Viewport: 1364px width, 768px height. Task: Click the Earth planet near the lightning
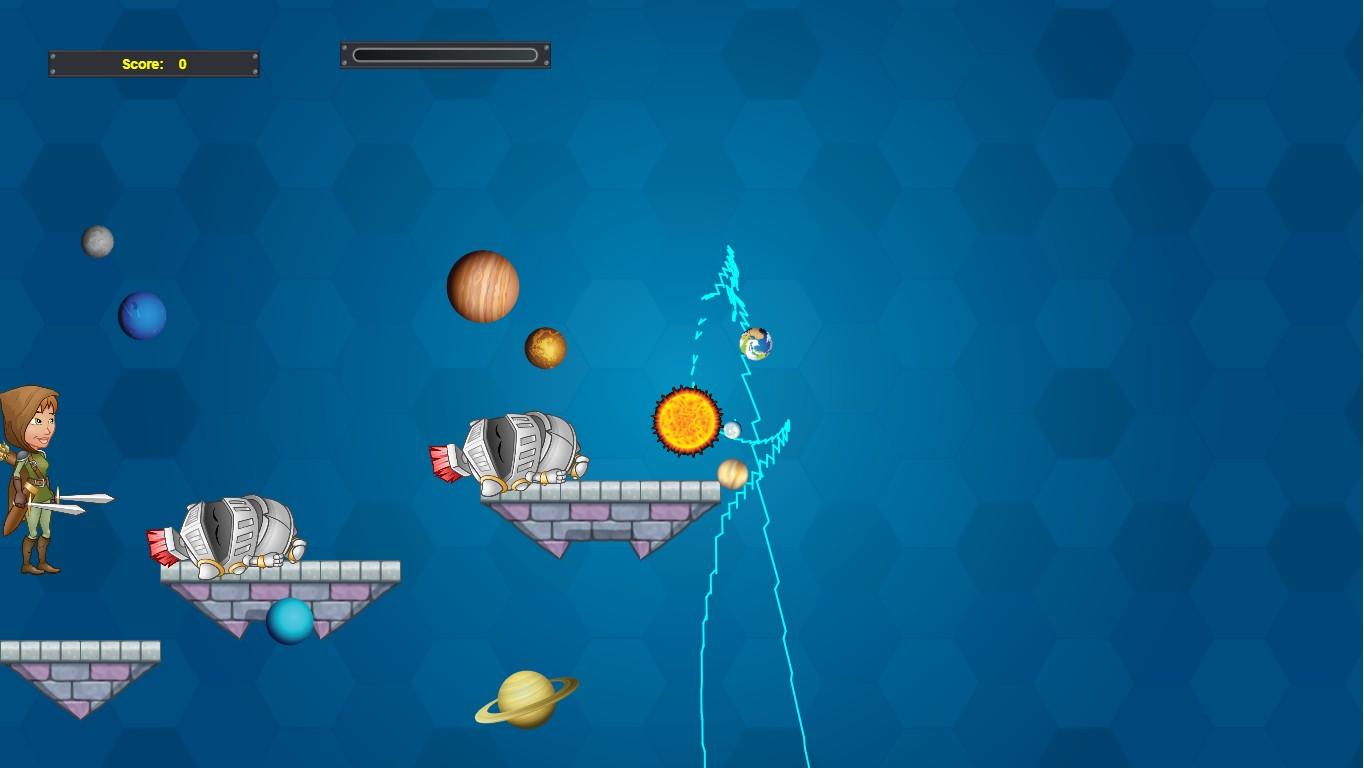[x=755, y=344]
